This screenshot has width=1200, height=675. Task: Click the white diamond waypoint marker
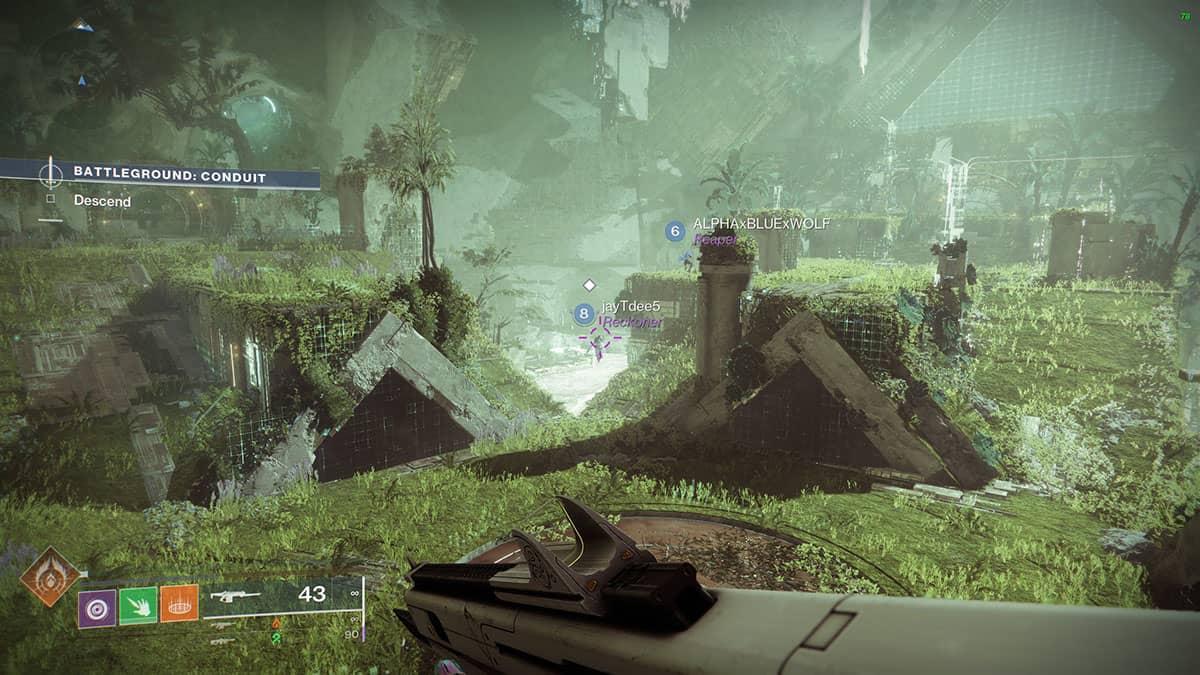coord(589,285)
